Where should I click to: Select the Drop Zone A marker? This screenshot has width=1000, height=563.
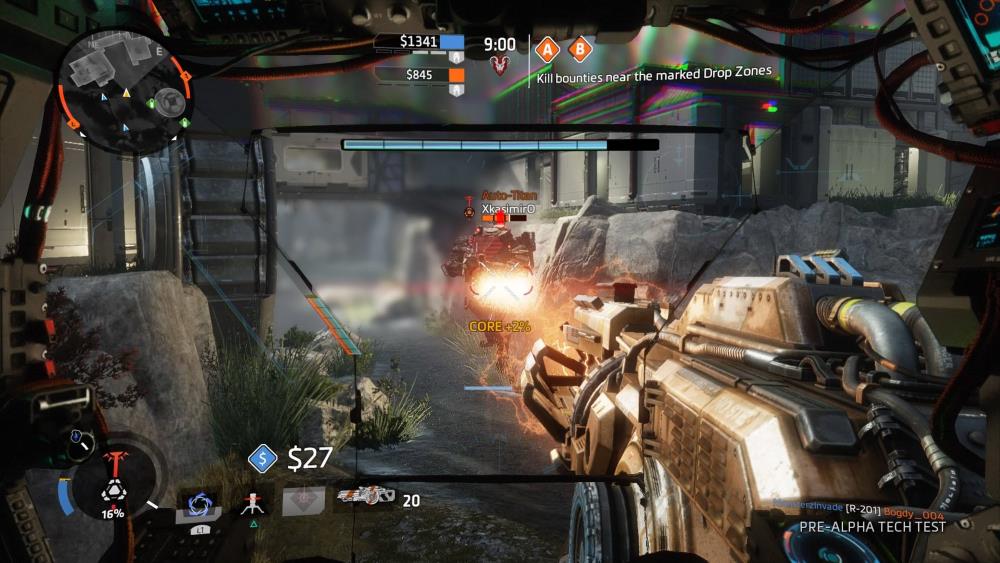click(x=547, y=47)
